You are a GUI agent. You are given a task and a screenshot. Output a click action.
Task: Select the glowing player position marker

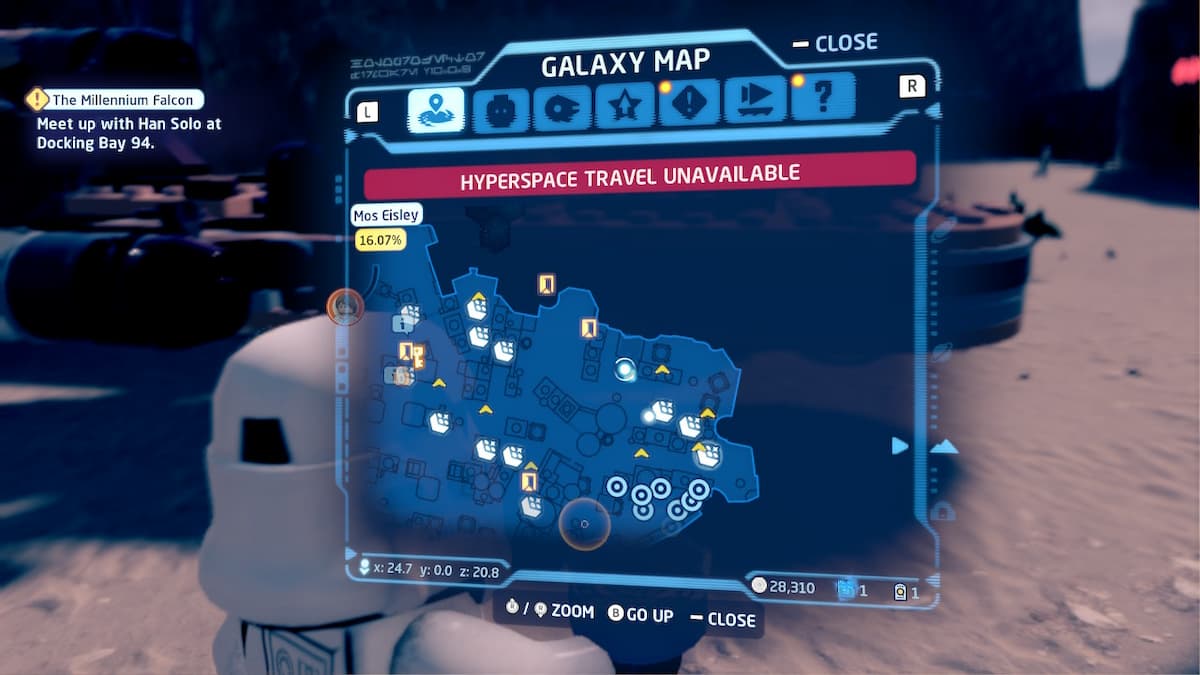coord(626,370)
